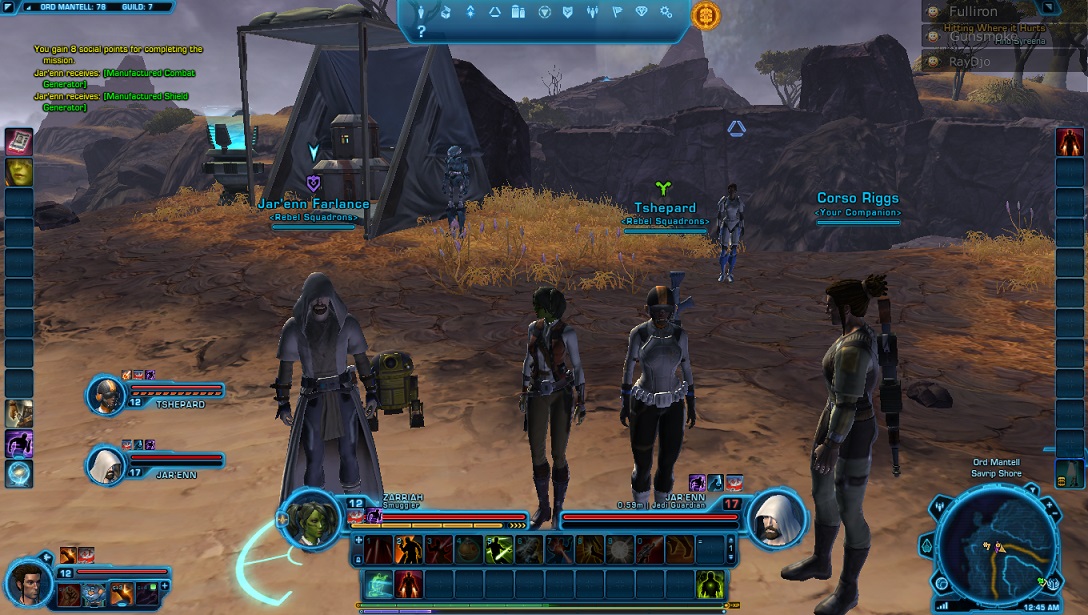
Task: Use the cyan crouching figure ability on lower bar
Action: coord(376,583)
